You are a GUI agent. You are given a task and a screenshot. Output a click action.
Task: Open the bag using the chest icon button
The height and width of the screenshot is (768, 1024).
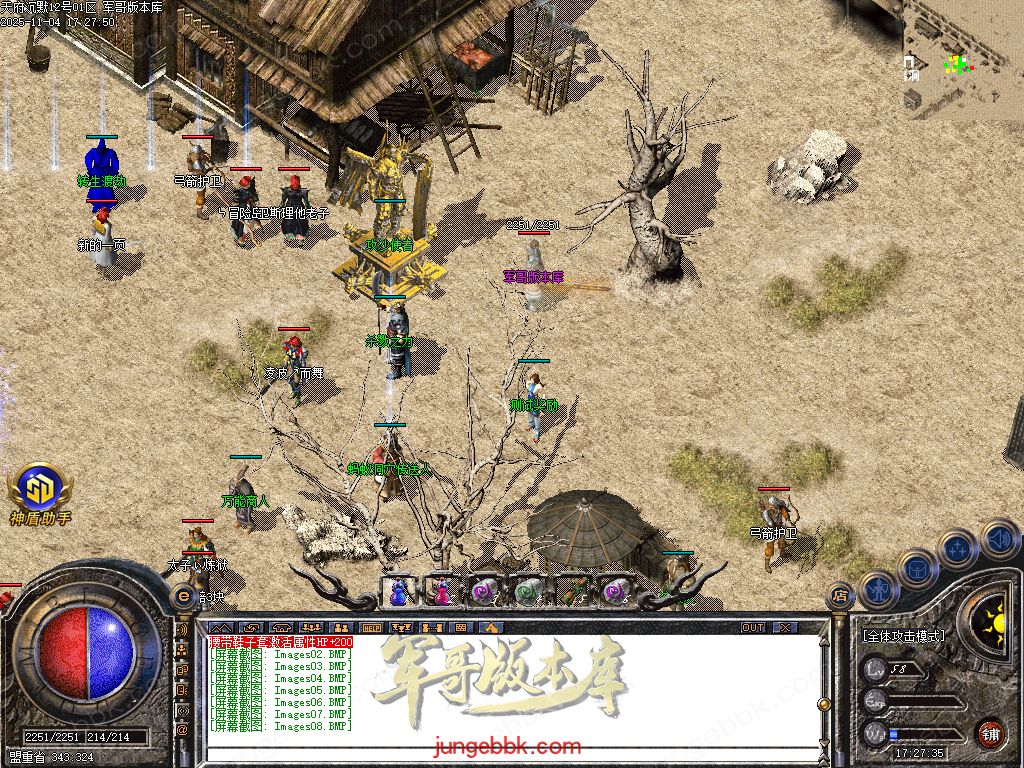pyautogui.click(x=916, y=568)
